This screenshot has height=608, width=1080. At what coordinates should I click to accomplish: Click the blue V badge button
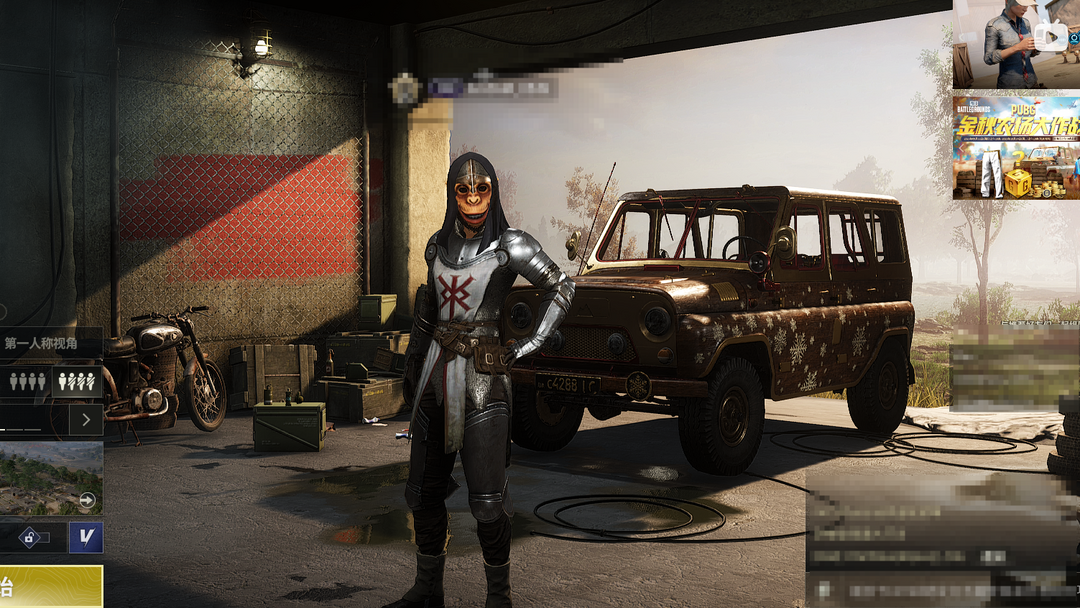[86, 537]
